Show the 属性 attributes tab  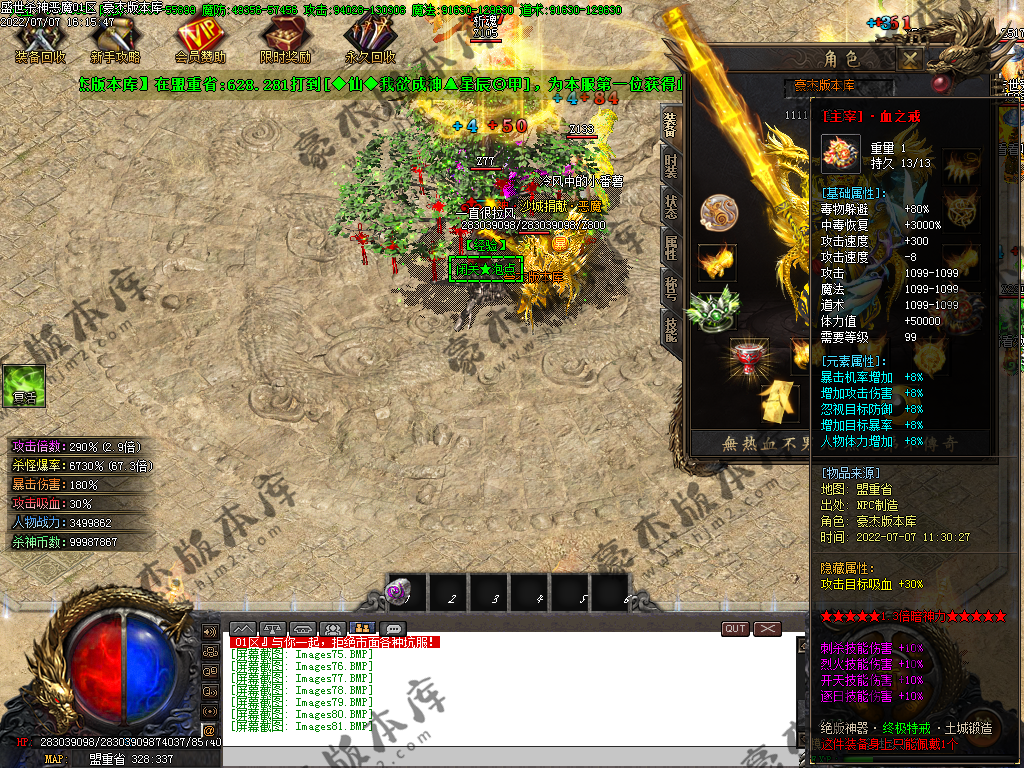[x=670, y=246]
